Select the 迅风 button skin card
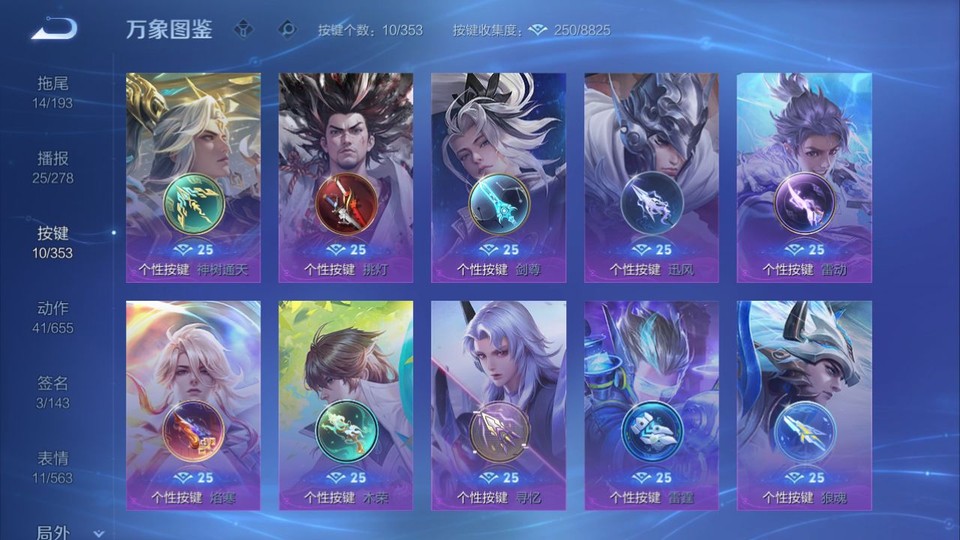 (651, 177)
